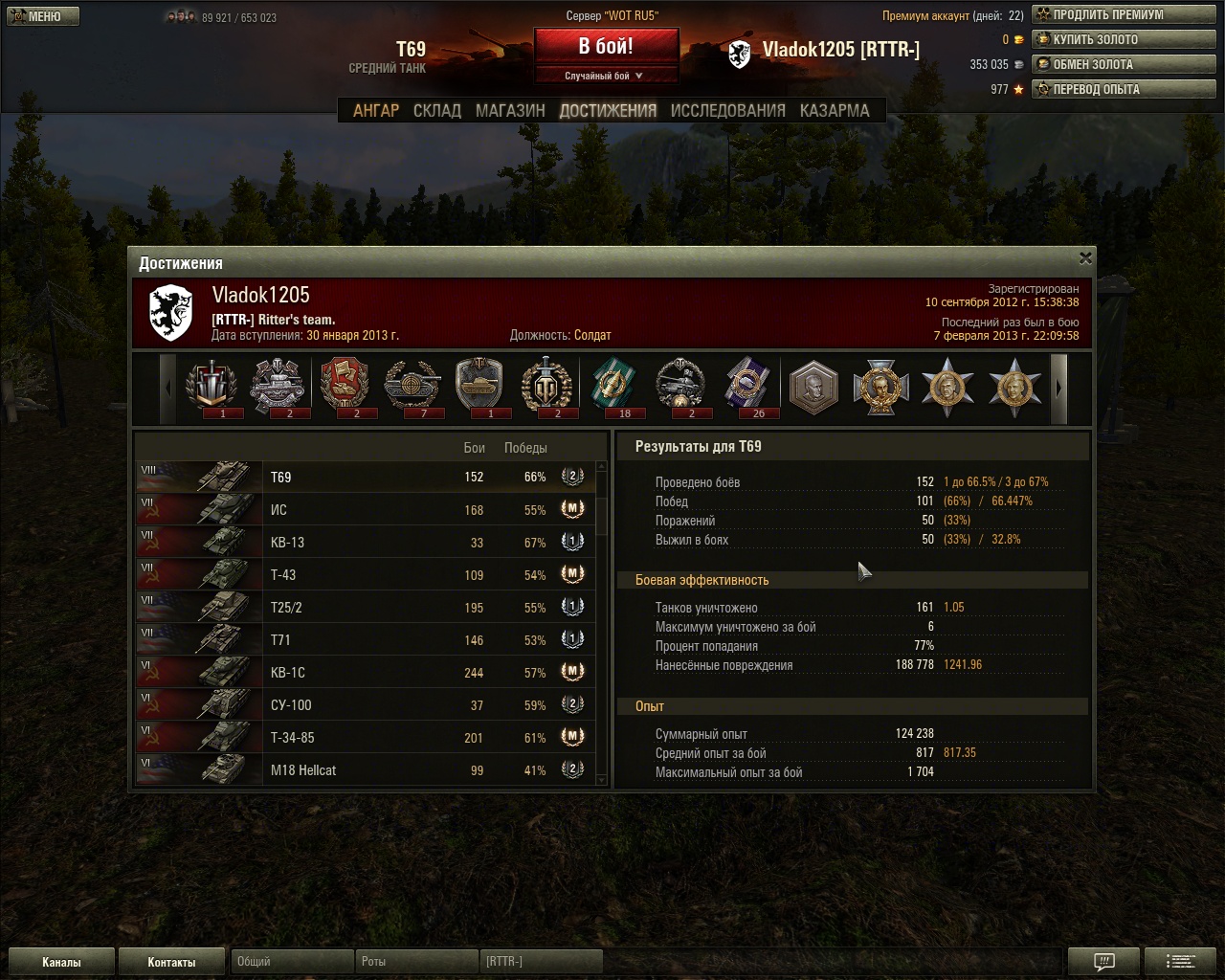
Task: Click ПРОДЛИТЬ ПРЕМИУМ button
Action: point(1124,15)
